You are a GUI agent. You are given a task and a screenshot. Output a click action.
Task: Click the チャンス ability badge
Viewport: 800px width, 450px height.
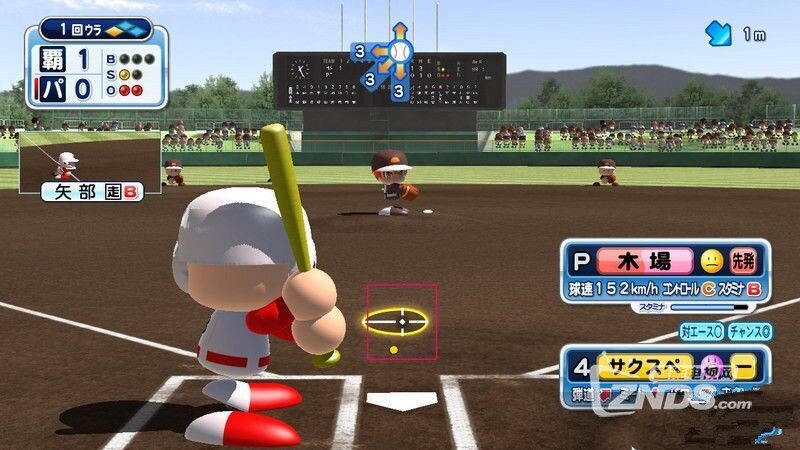[749, 331]
